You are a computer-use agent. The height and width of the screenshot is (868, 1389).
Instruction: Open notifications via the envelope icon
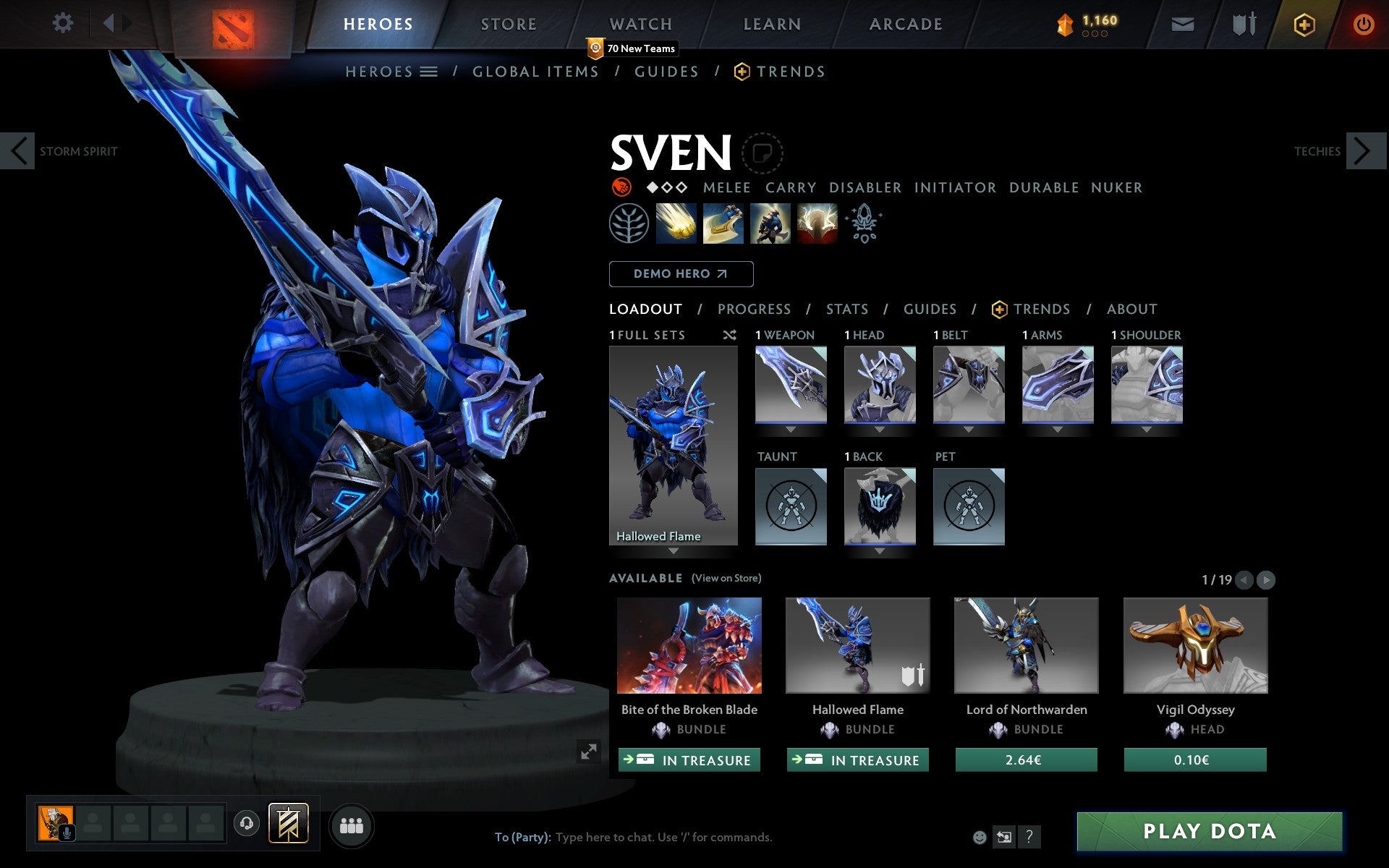pos(1181,23)
